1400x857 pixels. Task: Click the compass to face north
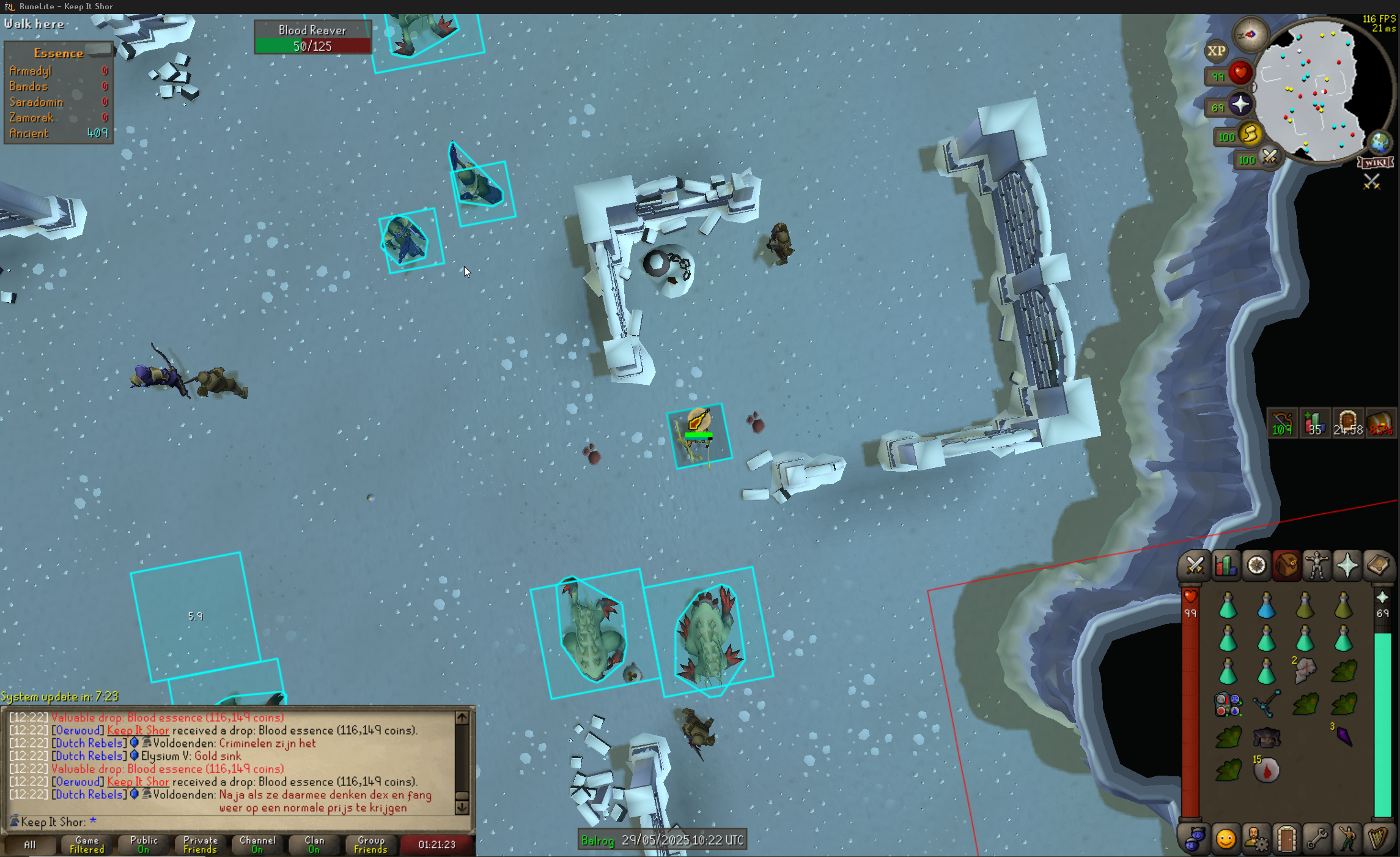coord(1250,35)
